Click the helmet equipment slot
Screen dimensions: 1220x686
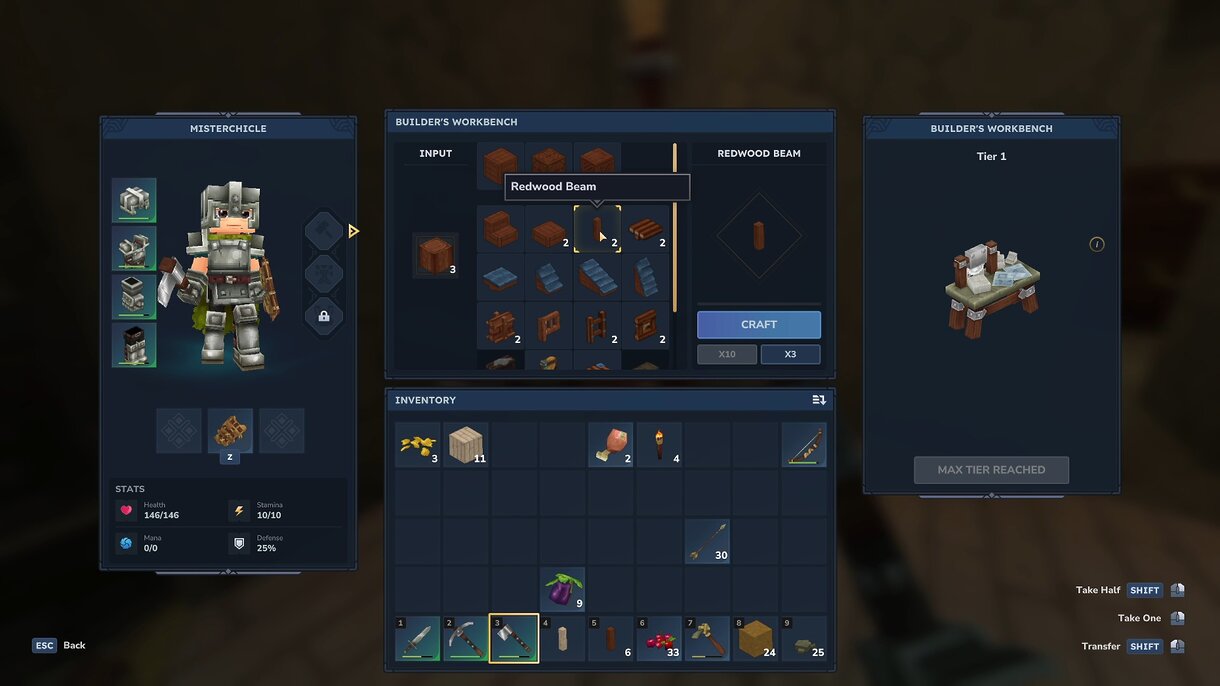pyautogui.click(x=134, y=200)
